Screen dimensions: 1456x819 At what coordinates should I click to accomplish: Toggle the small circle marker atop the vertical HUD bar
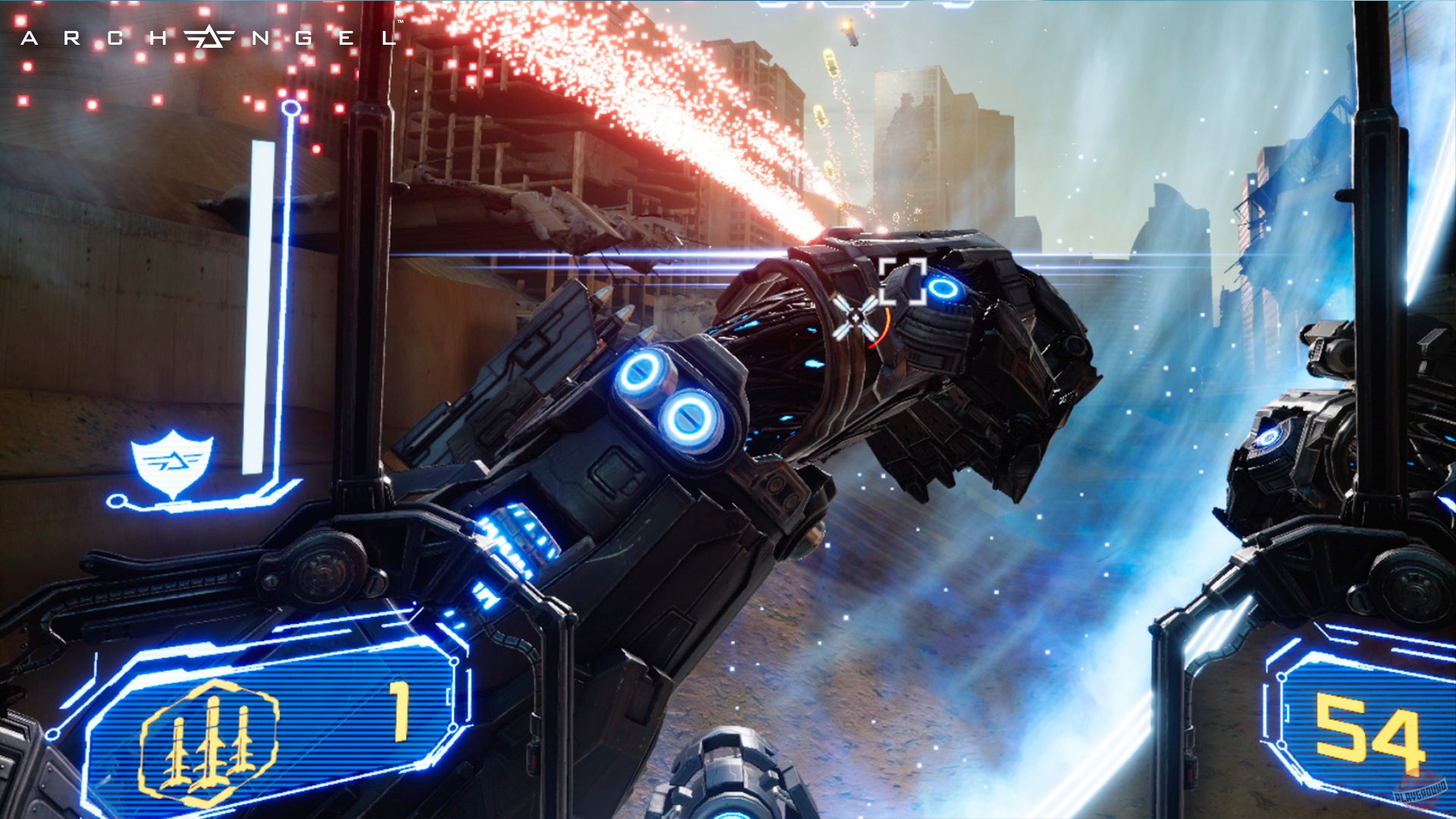290,108
